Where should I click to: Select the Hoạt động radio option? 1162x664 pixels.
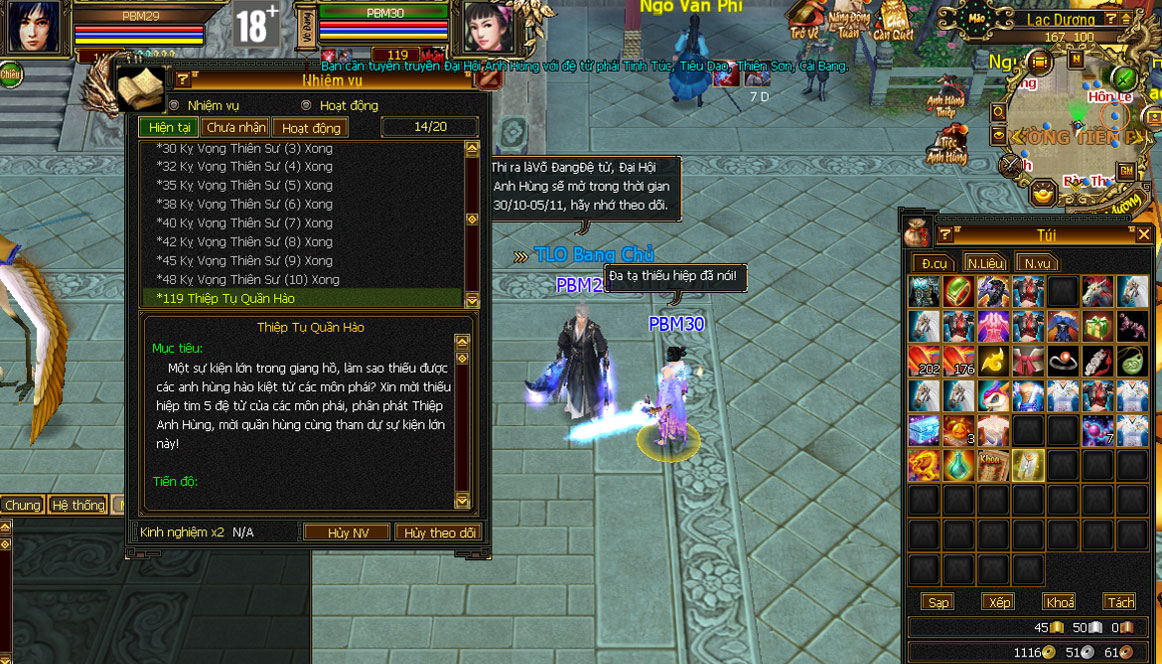307,105
